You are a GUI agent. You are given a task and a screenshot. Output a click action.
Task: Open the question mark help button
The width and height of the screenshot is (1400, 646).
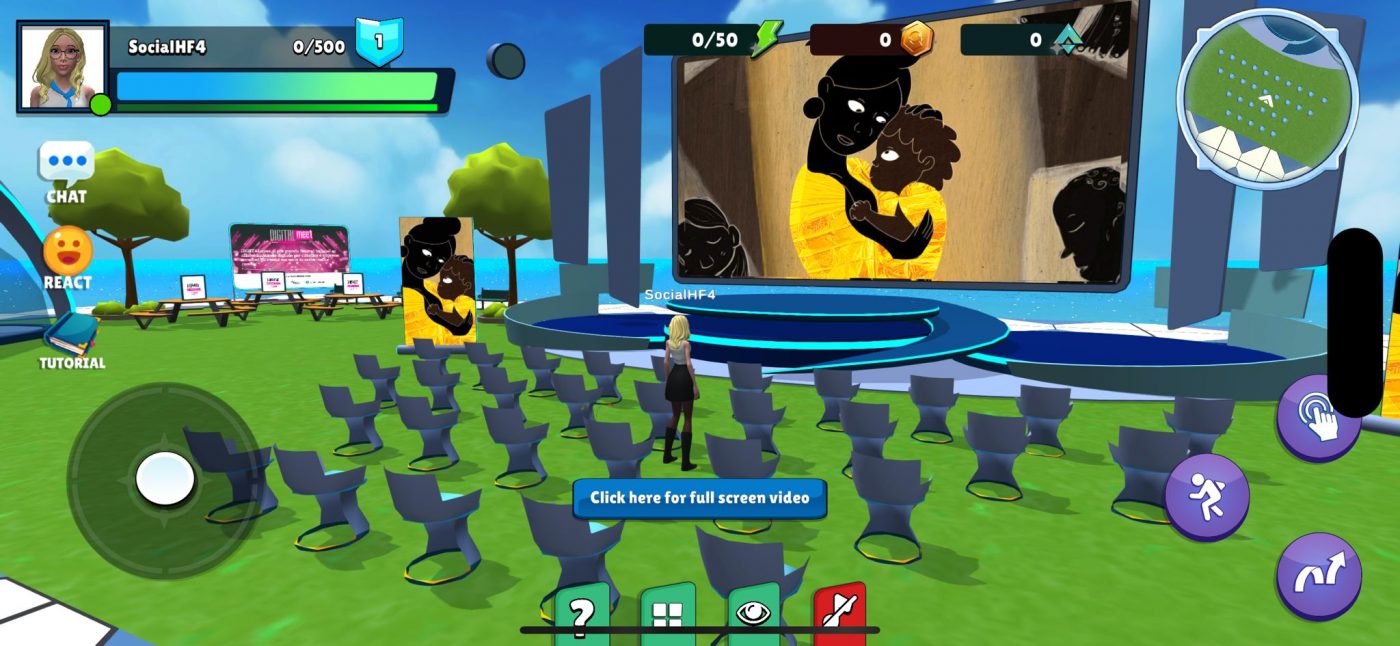tap(582, 612)
